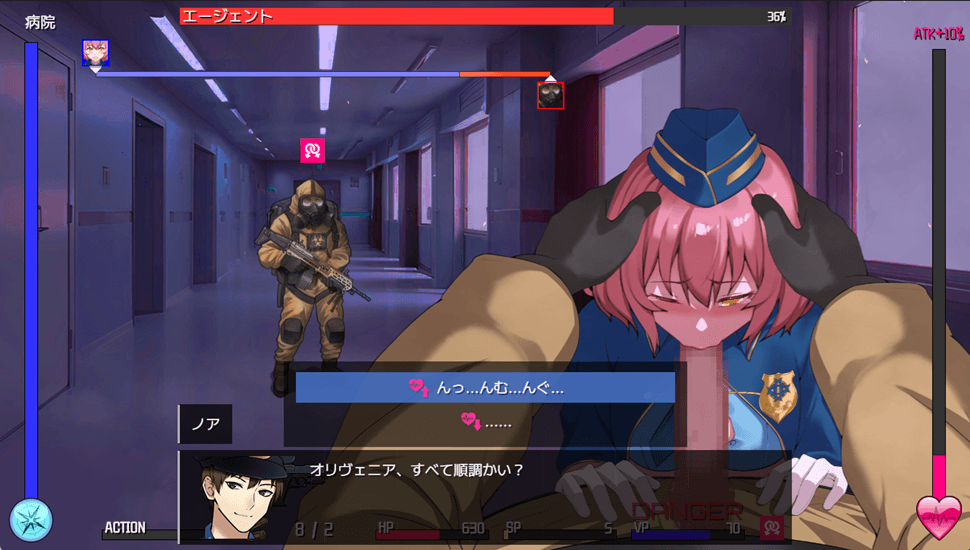Click the pink heart gauge icon
This screenshot has width=970, height=550.
tap(939, 517)
